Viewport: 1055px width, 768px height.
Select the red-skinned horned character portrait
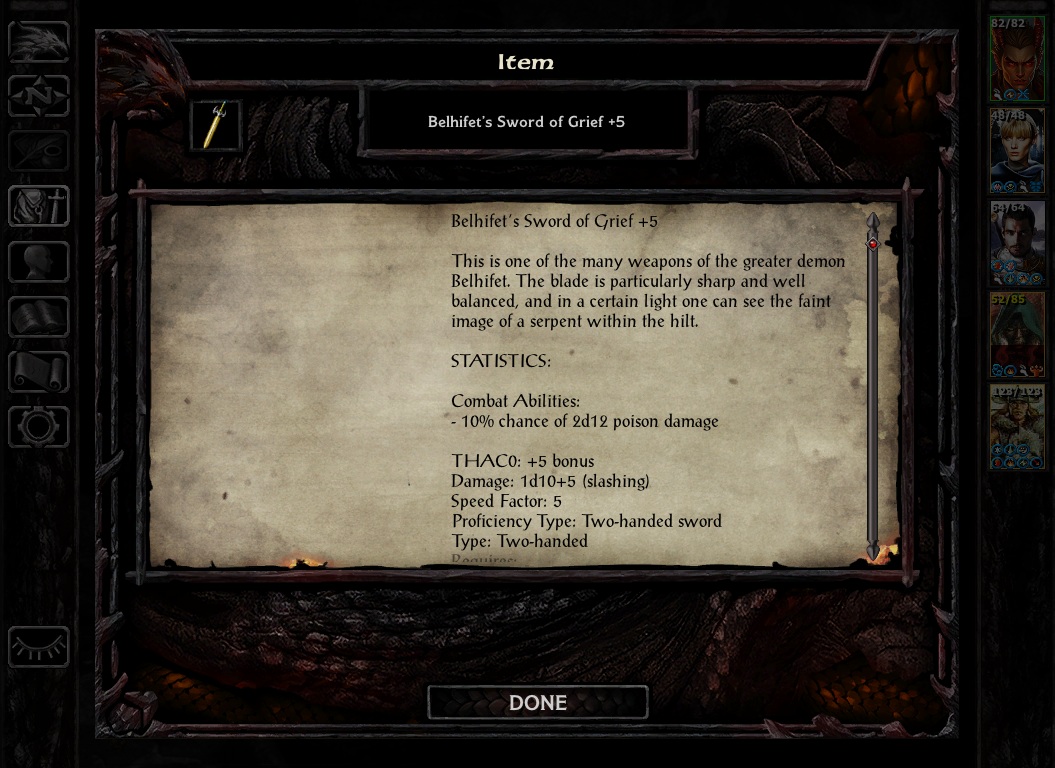tap(1017, 58)
